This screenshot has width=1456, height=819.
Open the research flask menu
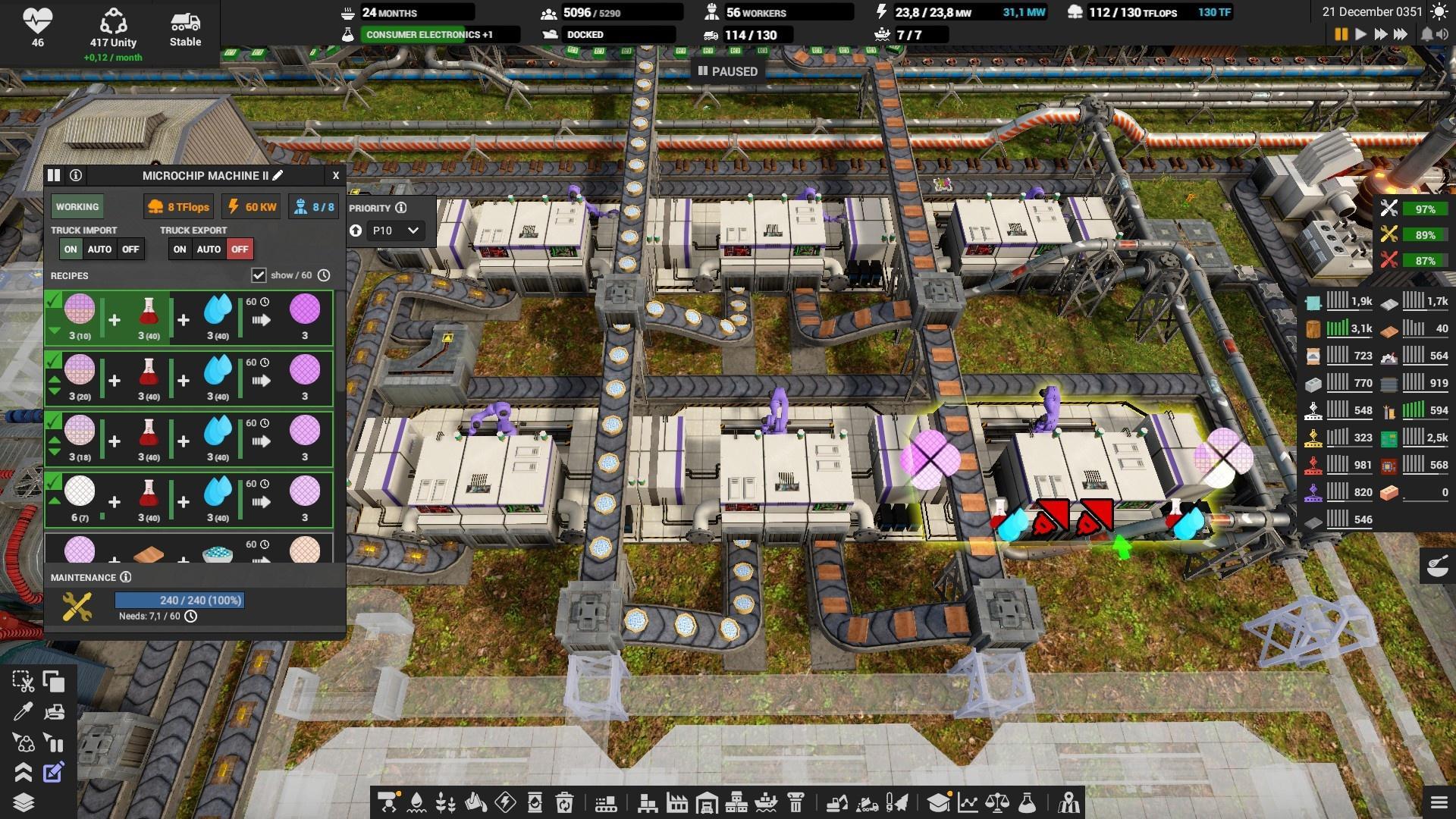1027,802
